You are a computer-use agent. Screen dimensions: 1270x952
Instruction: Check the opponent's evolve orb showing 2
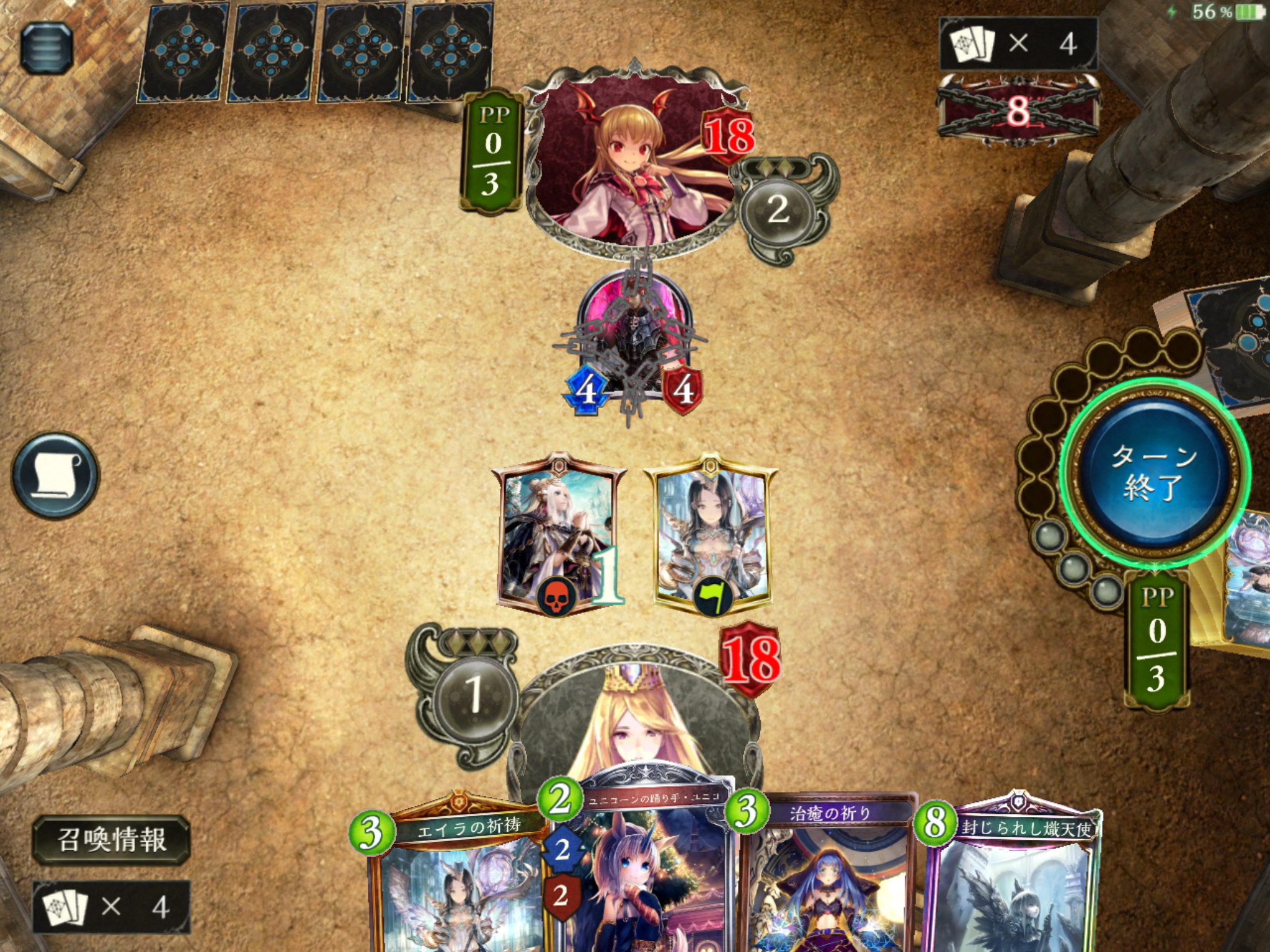[x=778, y=209]
